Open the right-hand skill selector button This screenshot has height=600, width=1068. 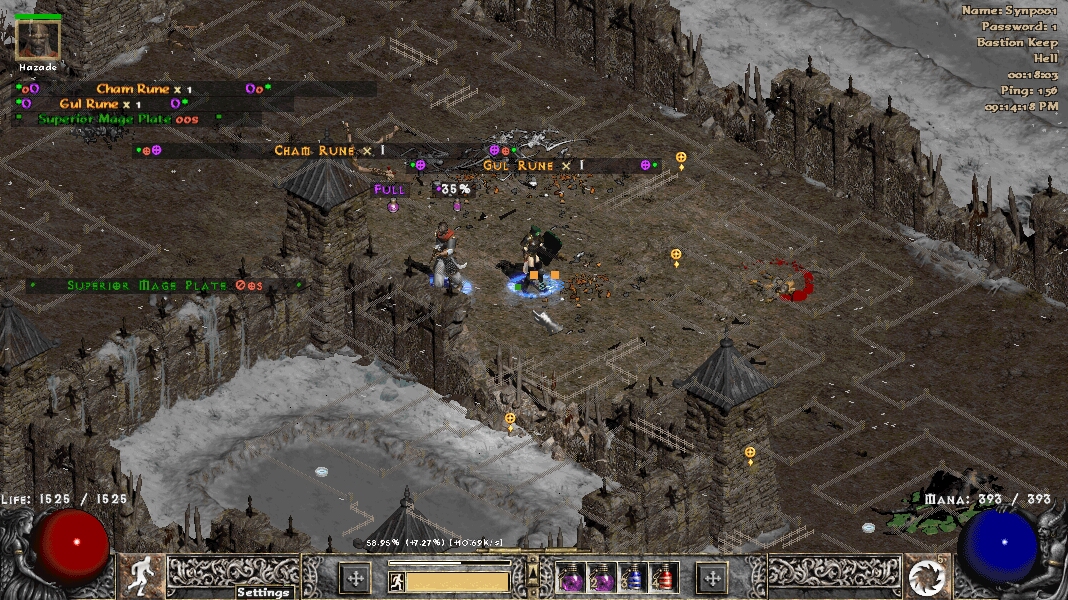point(712,577)
